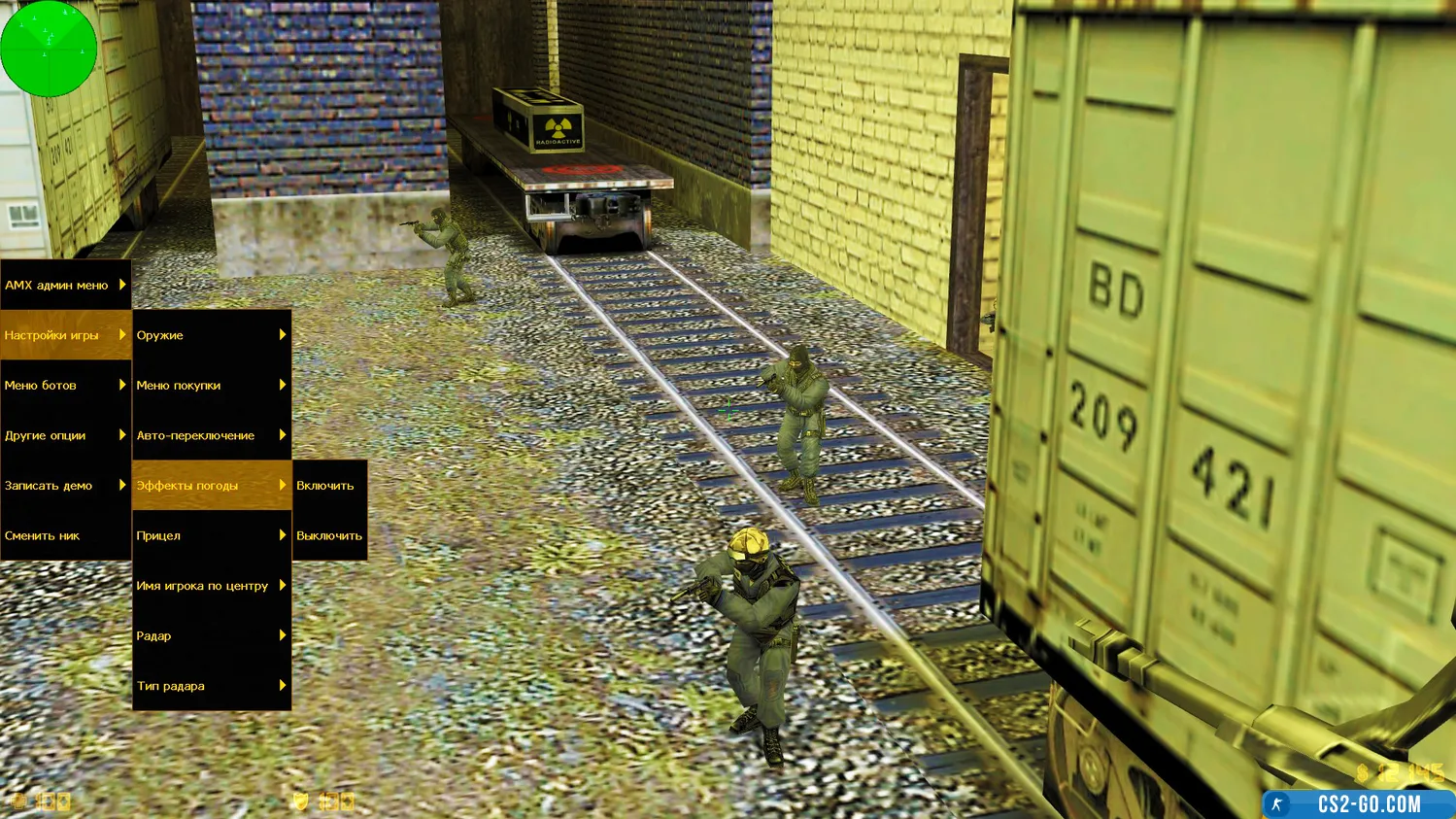Screen dimensions: 1456x819
Task: Click Записать демо menu item
Action: point(65,486)
